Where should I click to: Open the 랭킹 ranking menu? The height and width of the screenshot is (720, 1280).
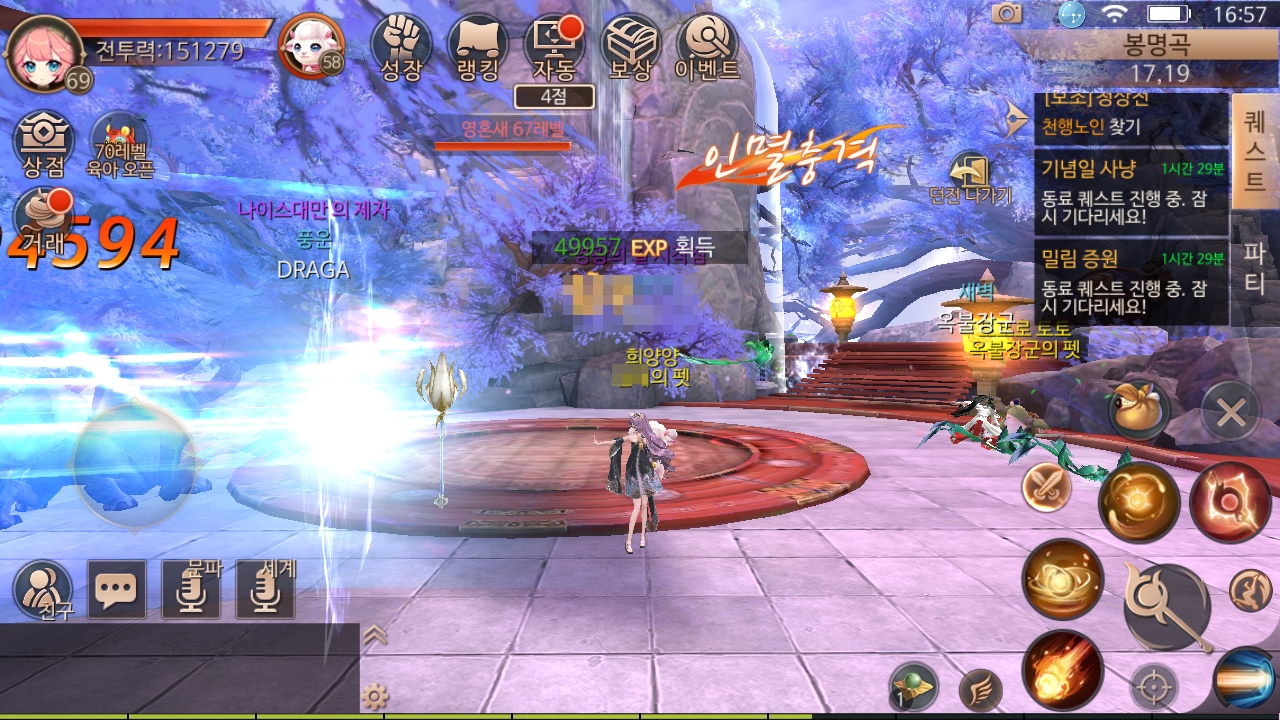coord(478,46)
